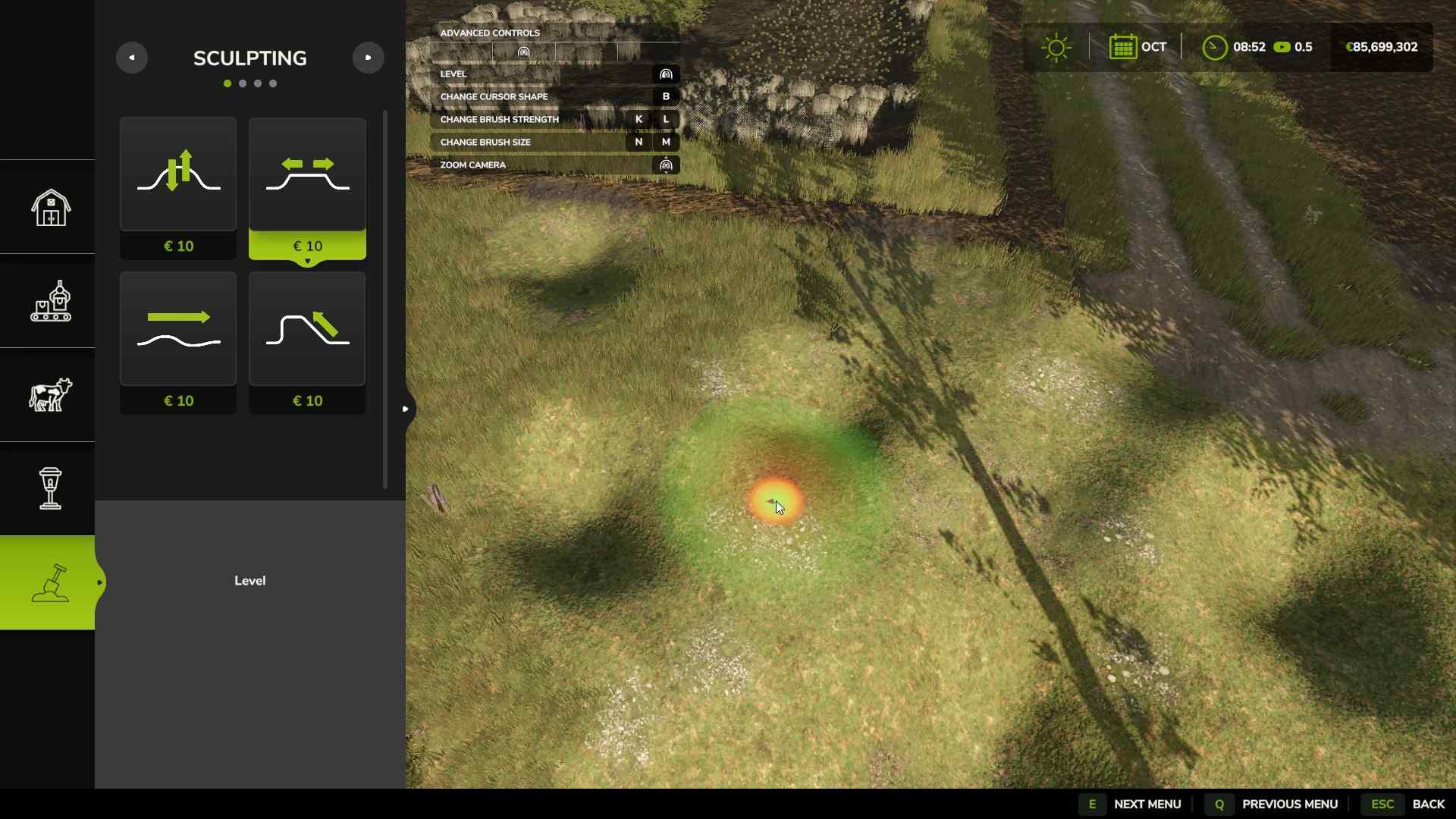Expand next sculpting page with right arrow

tap(369, 58)
